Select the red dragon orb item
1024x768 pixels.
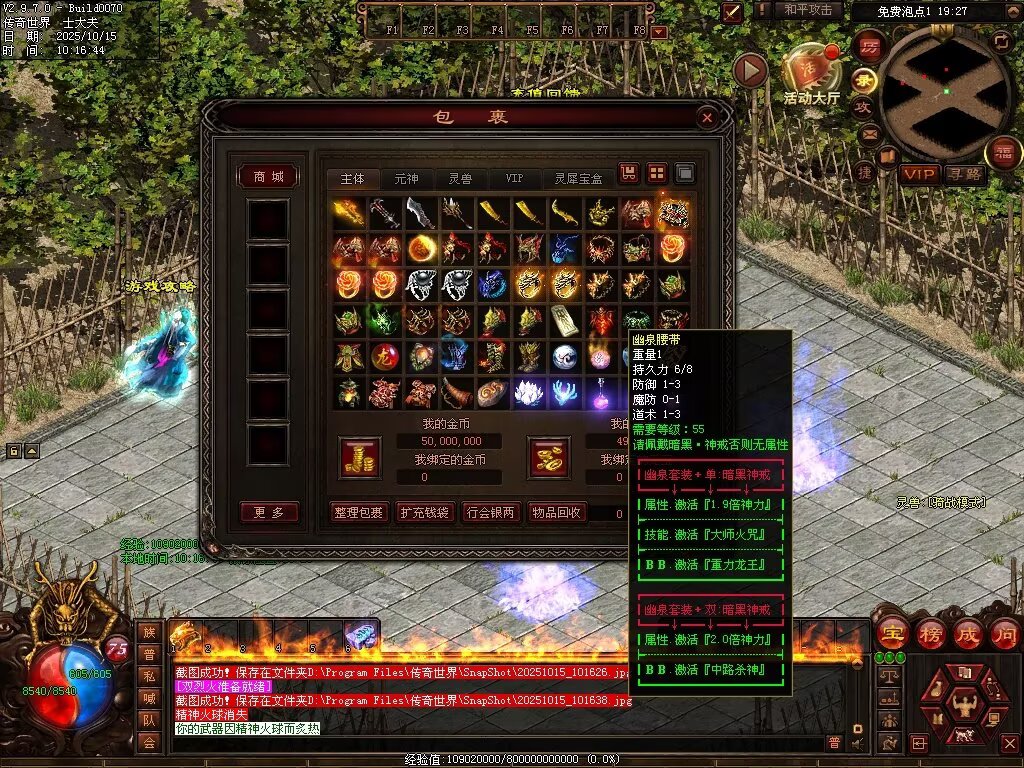tap(385, 356)
